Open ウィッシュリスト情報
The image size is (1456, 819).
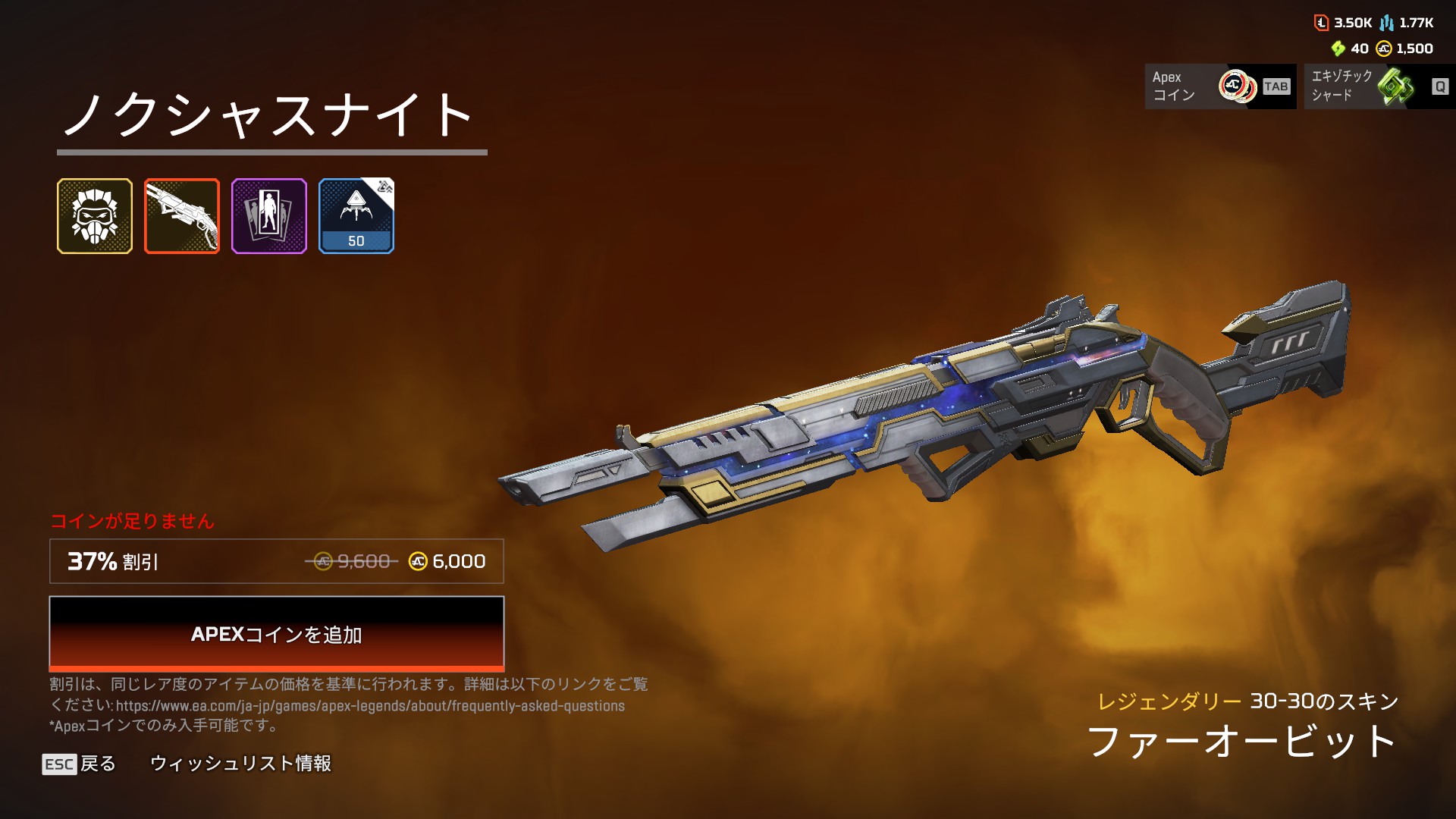point(240,764)
